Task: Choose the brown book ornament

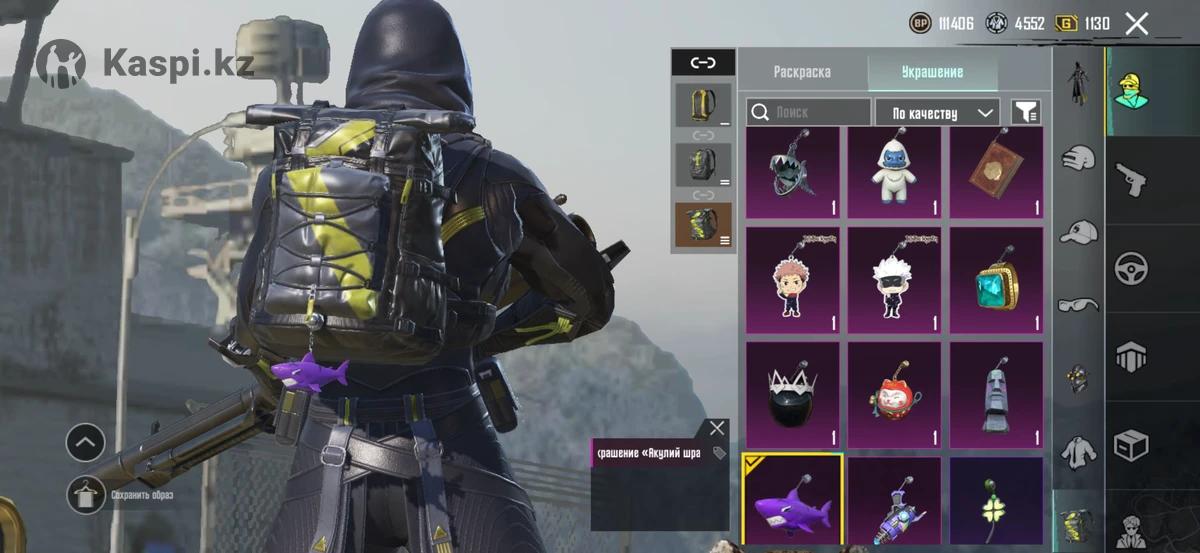Action: click(x=996, y=172)
